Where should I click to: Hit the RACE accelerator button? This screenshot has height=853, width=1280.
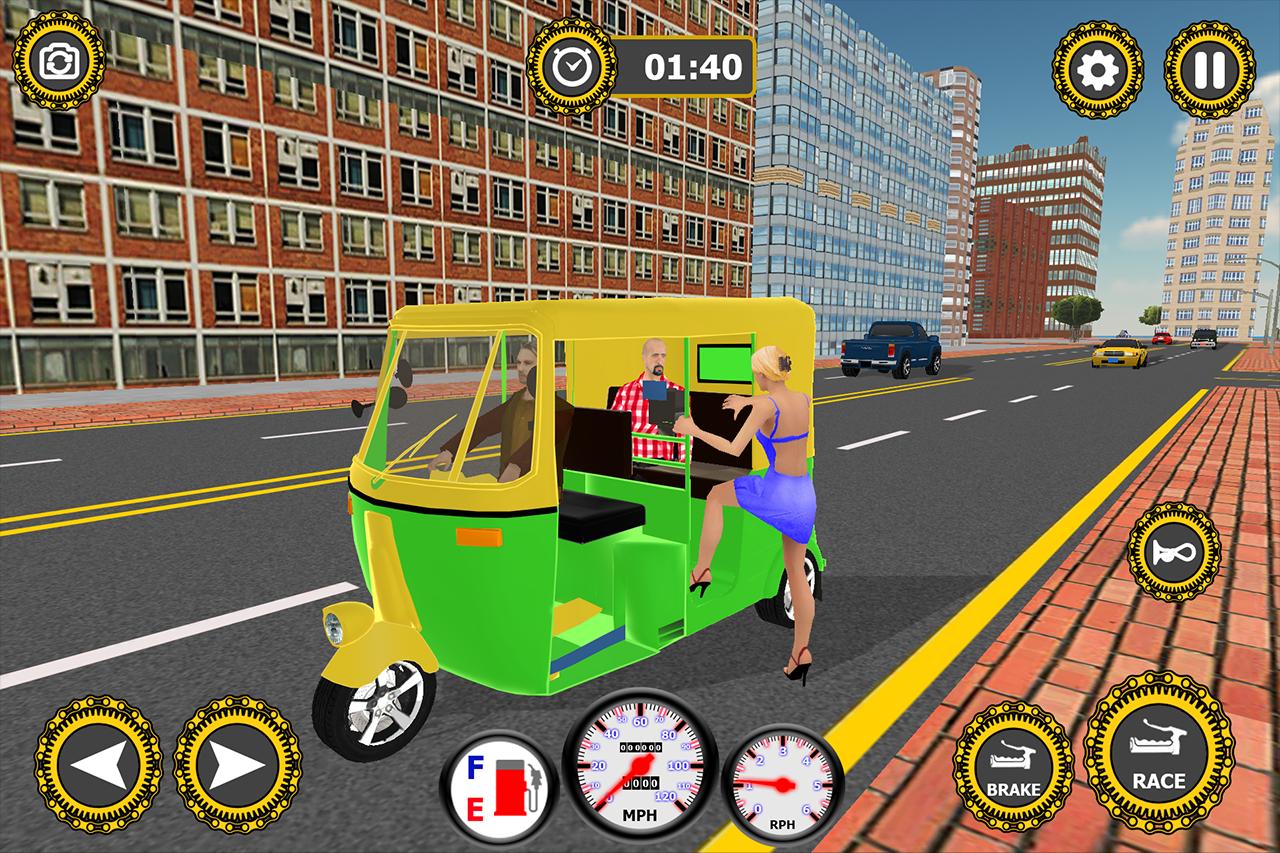point(1158,753)
